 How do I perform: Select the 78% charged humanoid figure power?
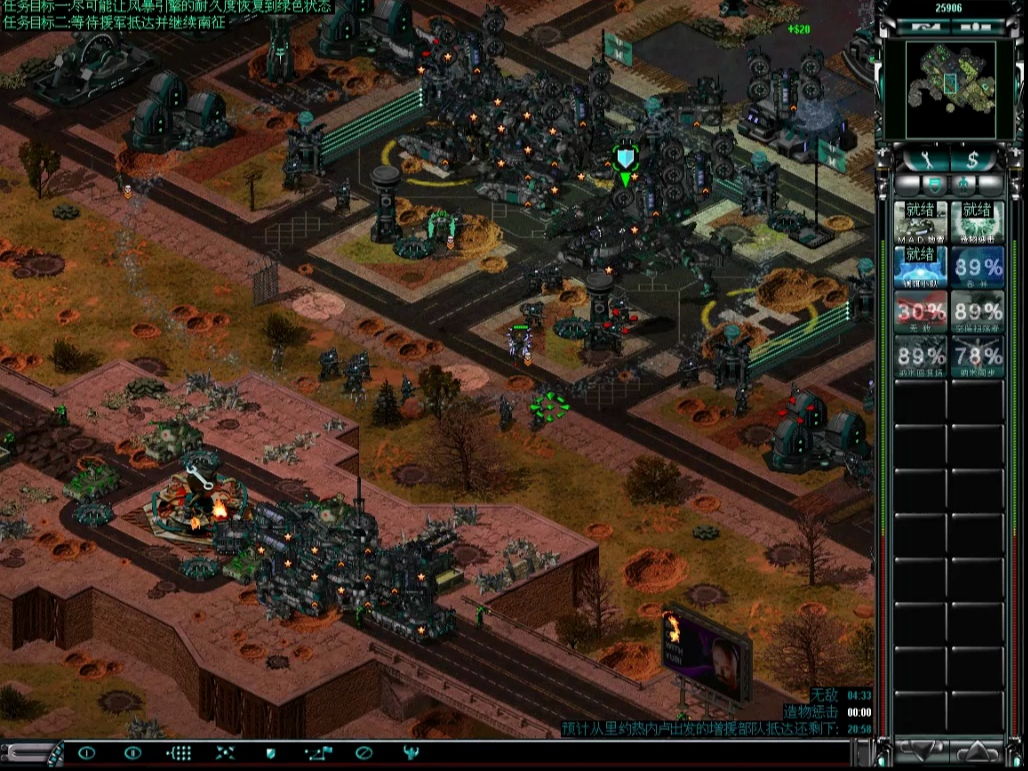(x=977, y=357)
